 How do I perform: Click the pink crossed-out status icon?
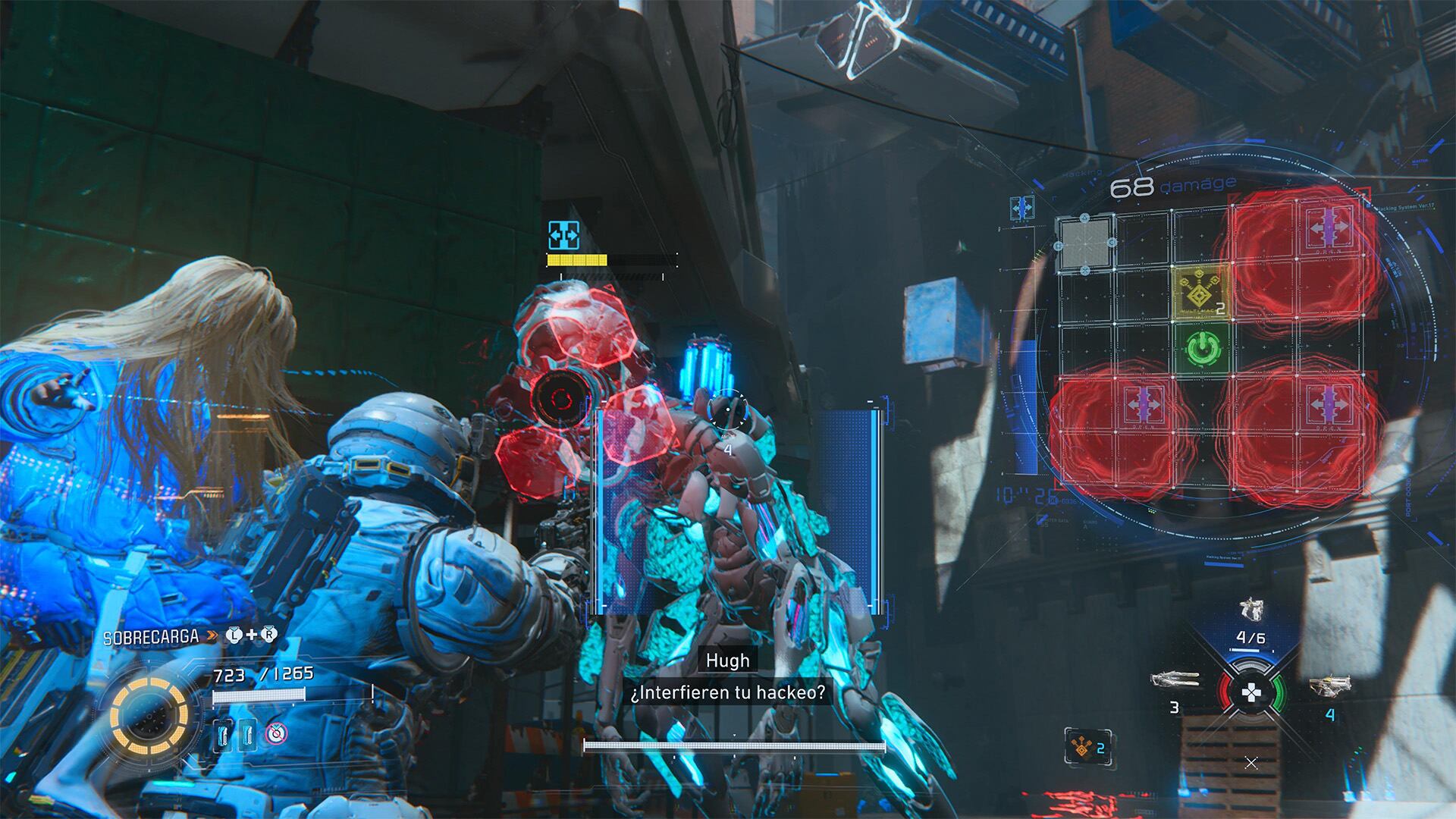[276, 733]
